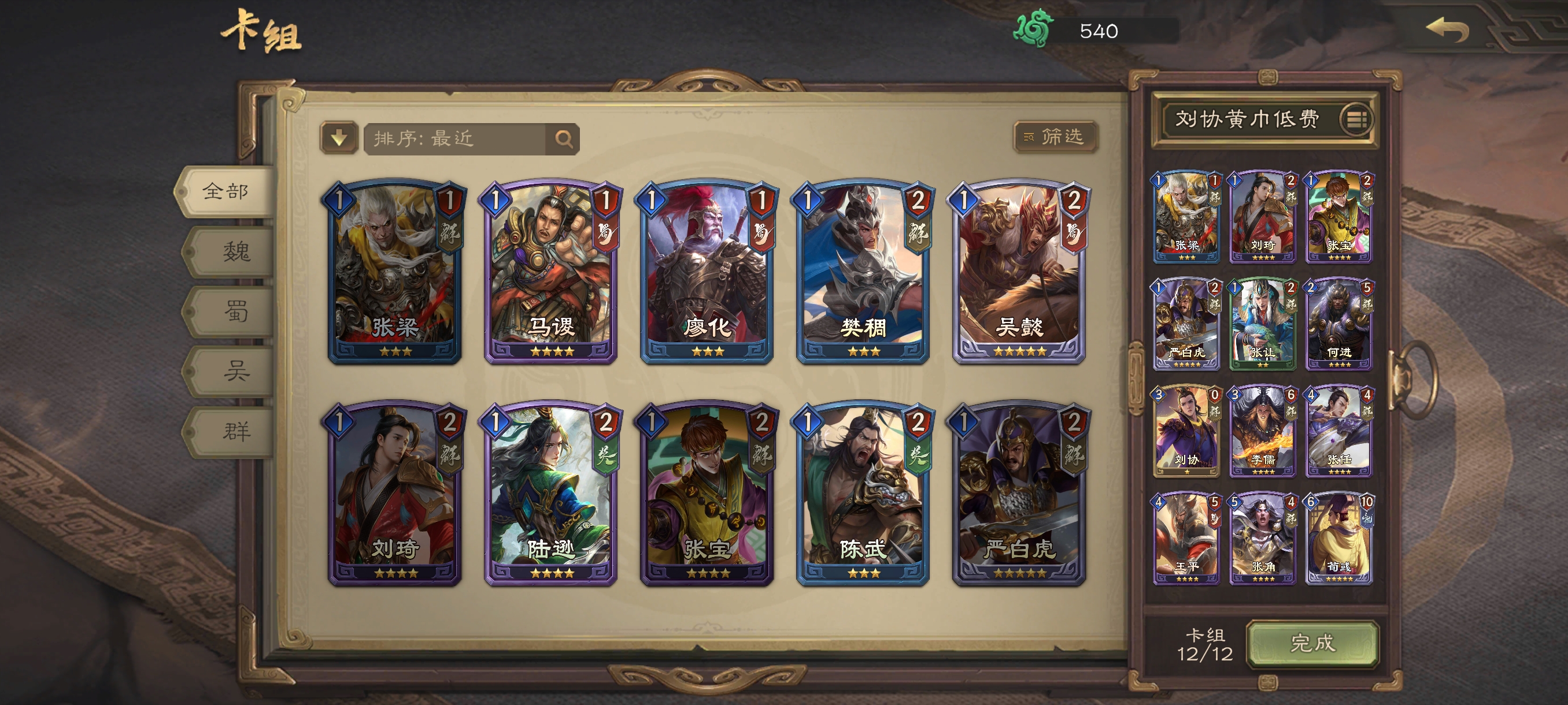Switch to the 魏 faction tab
The height and width of the screenshot is (705, 1568).
coord(234,251)
